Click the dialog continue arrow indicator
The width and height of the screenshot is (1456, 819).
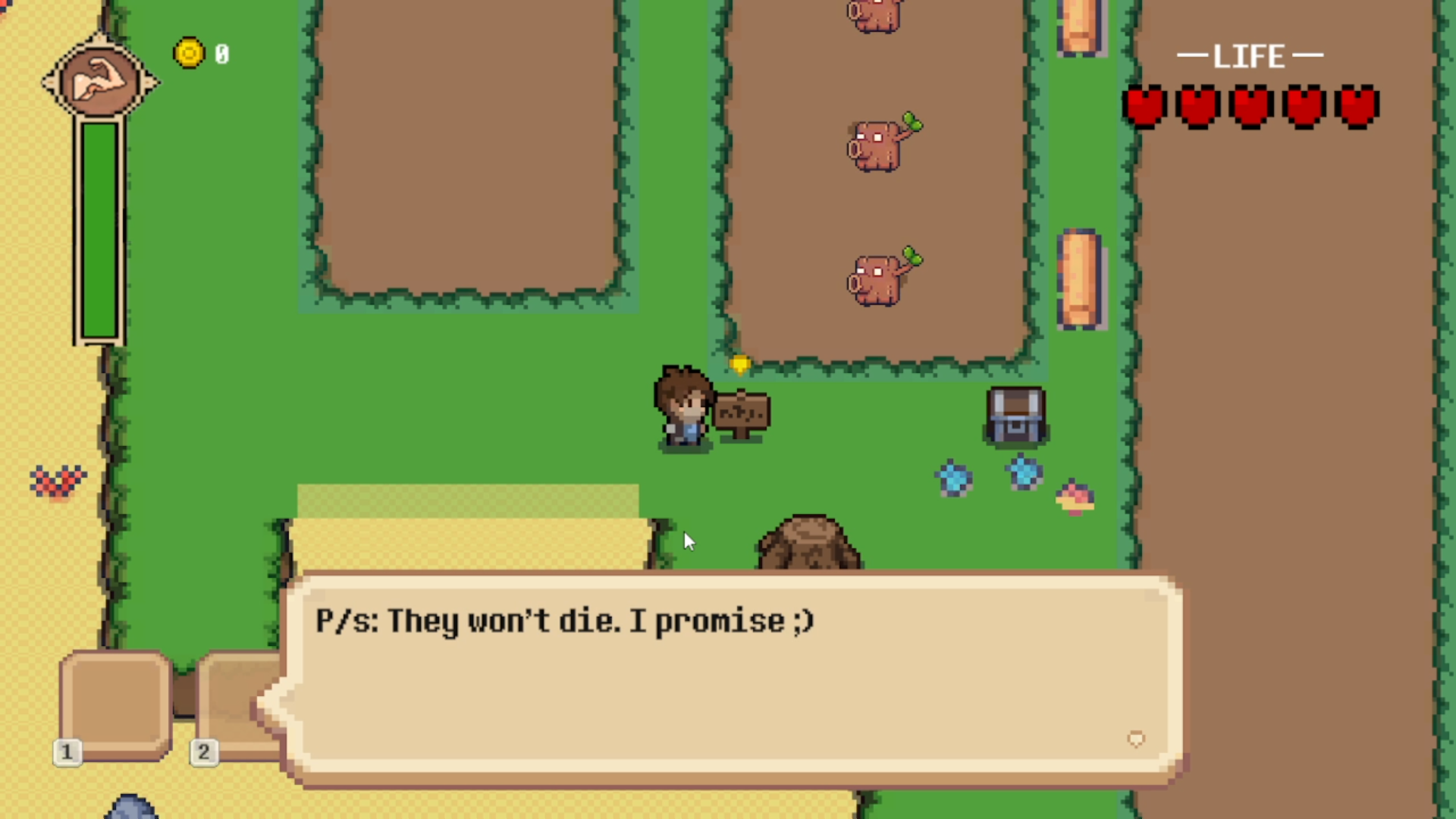[x=1135, y=739]
